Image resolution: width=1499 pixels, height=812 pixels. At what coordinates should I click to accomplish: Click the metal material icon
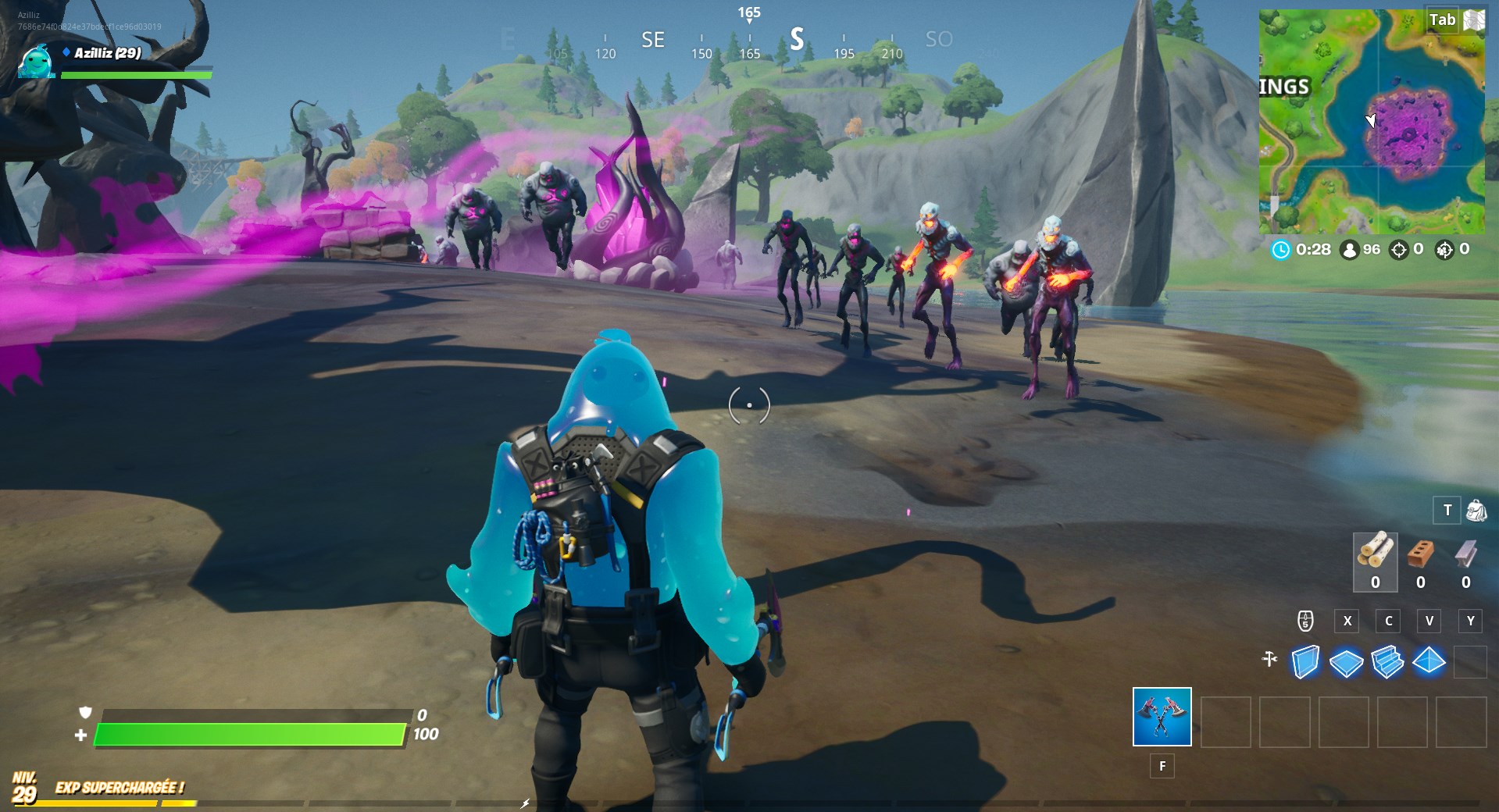[1467, 554]
